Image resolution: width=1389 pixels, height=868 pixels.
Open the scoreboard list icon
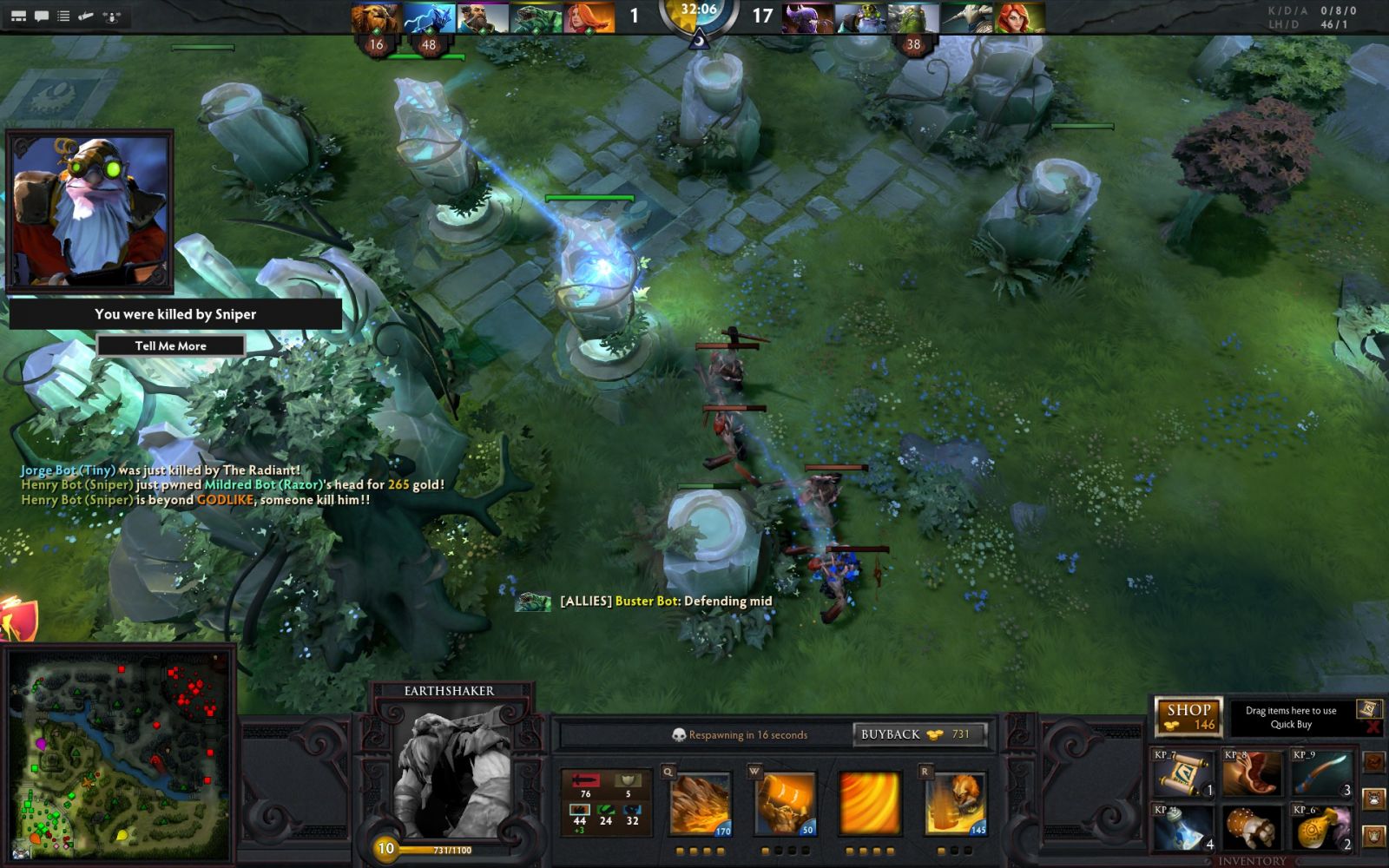point(63,16)
